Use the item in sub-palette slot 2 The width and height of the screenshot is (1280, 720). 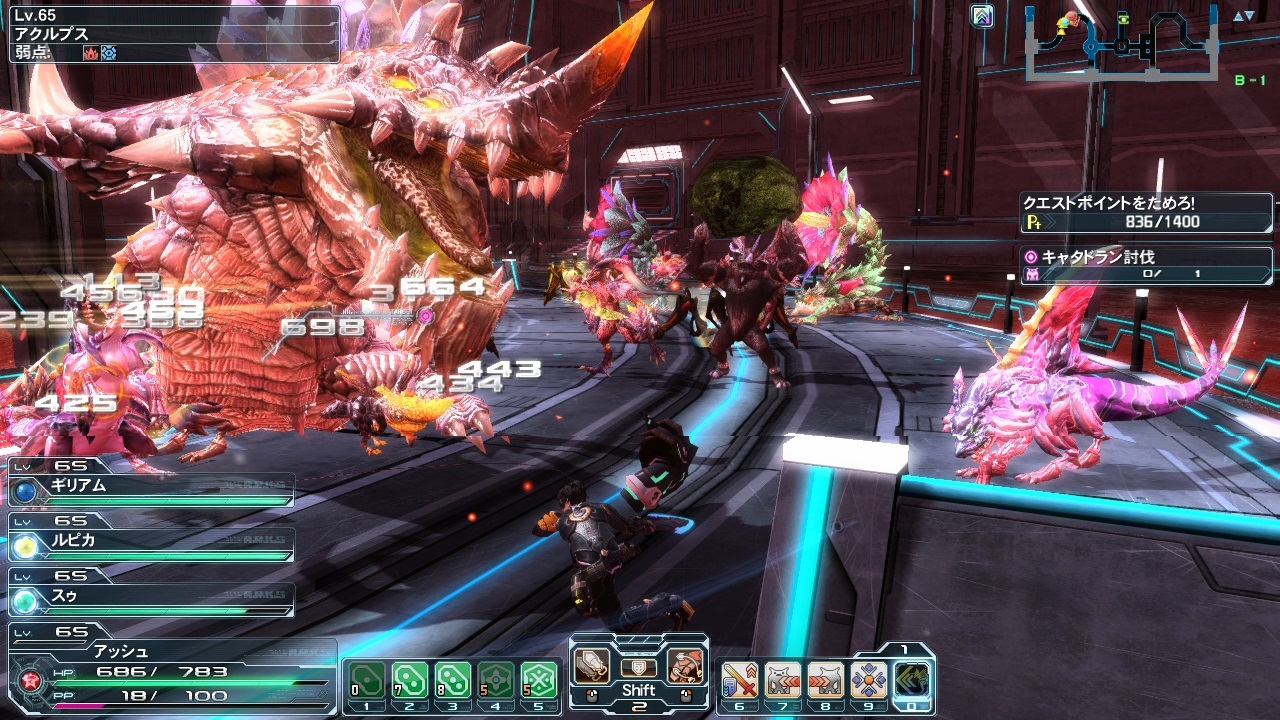(409, 680)
